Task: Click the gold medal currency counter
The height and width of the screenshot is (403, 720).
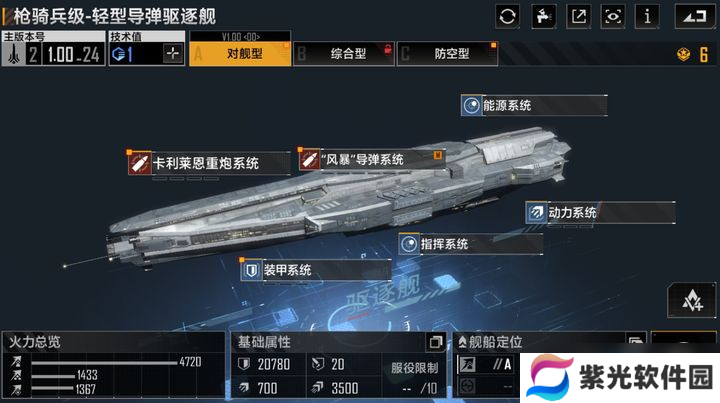Action: point(692,54)
